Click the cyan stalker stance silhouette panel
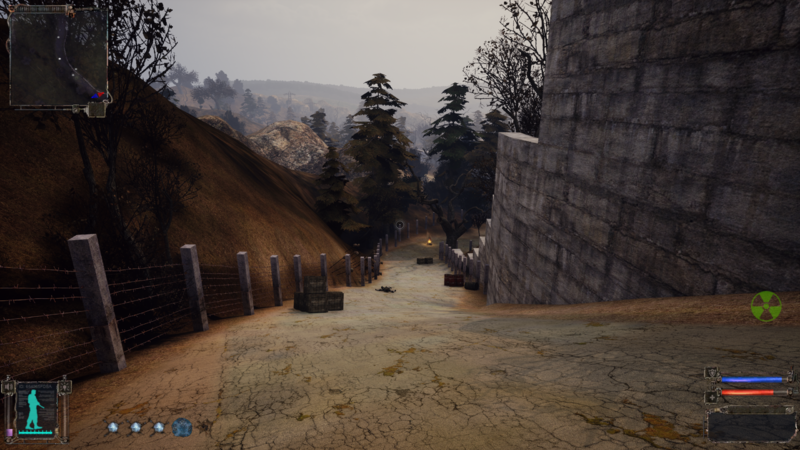This screenshot has width=800, height=450. (36, 408)
